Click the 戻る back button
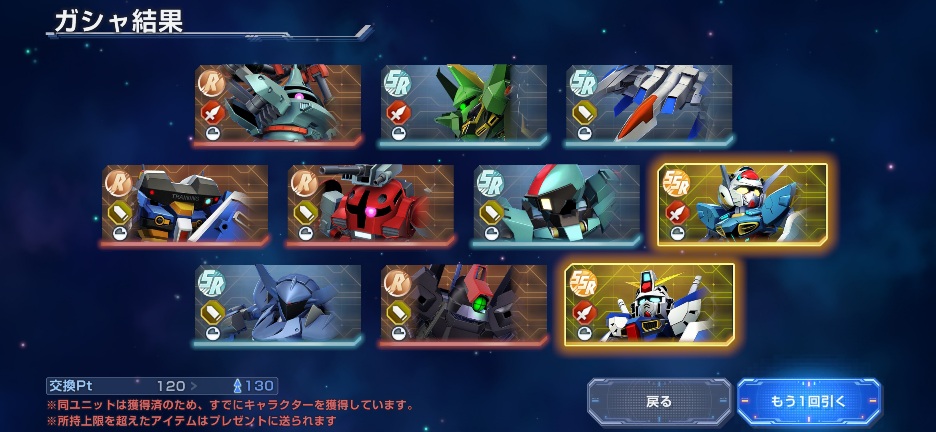 (659, 401)
